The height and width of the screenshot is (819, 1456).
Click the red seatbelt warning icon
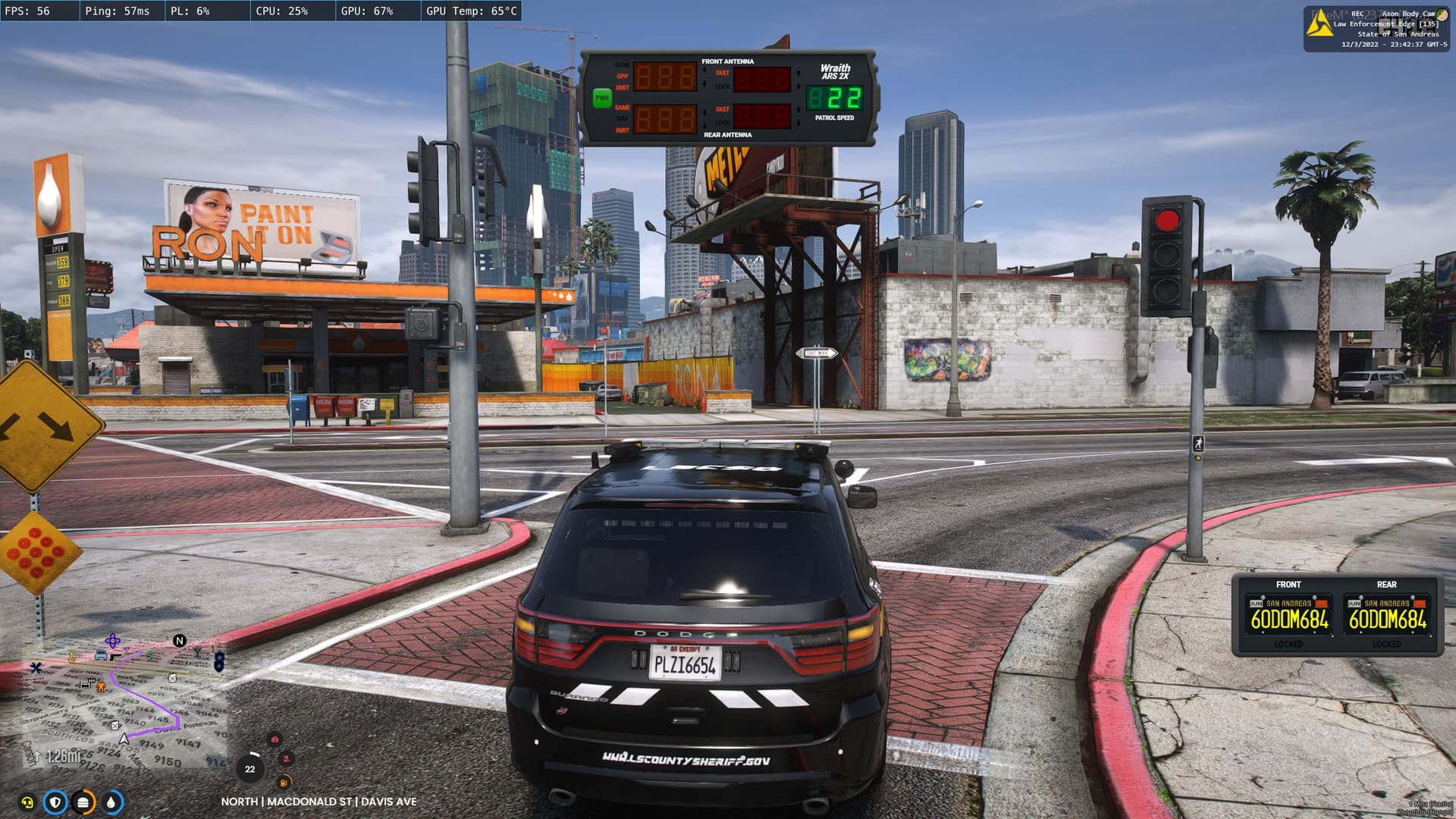(287, 758)
